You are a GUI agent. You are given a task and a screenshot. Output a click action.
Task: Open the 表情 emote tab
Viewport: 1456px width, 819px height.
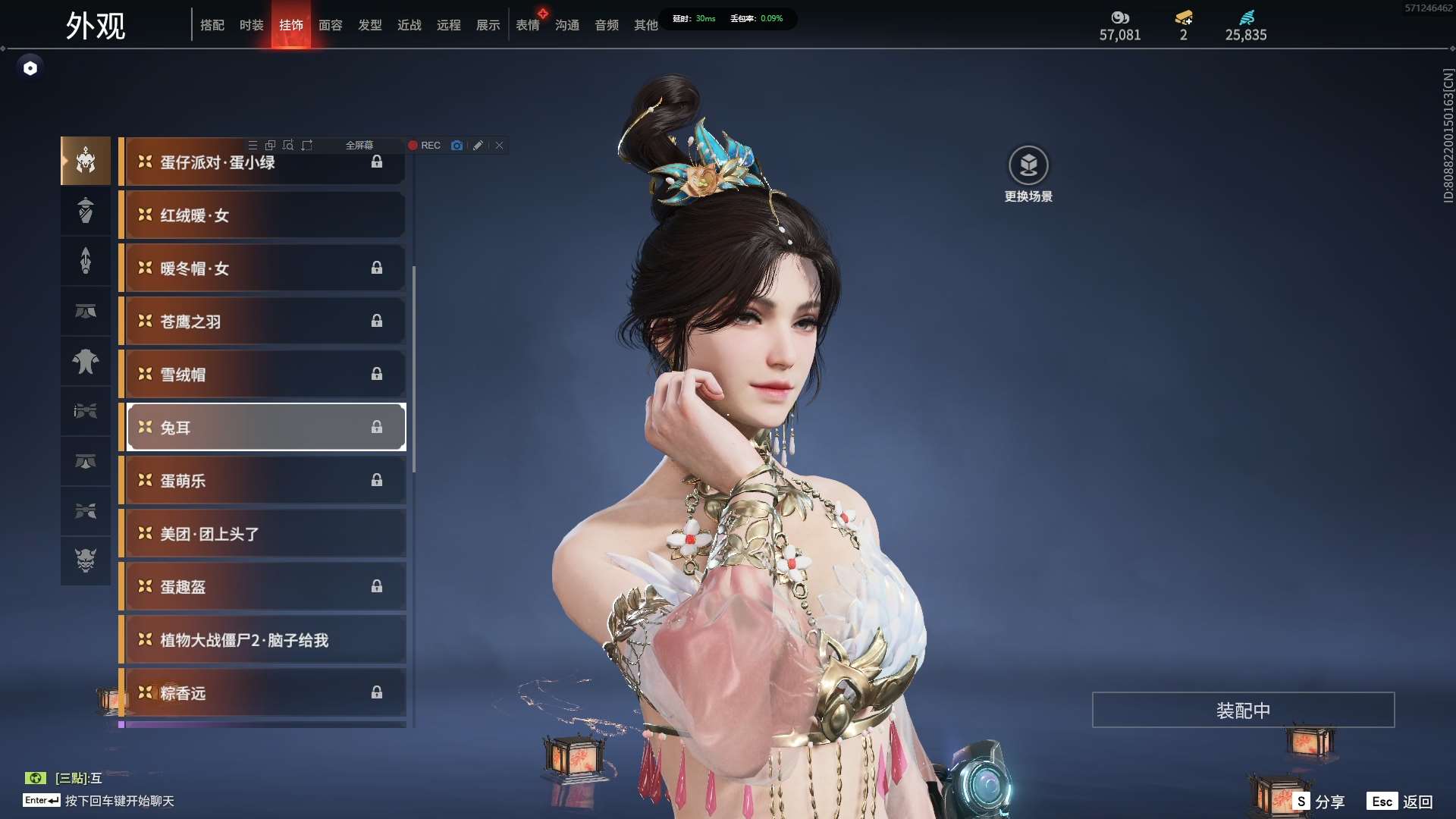tap(528, 25)
